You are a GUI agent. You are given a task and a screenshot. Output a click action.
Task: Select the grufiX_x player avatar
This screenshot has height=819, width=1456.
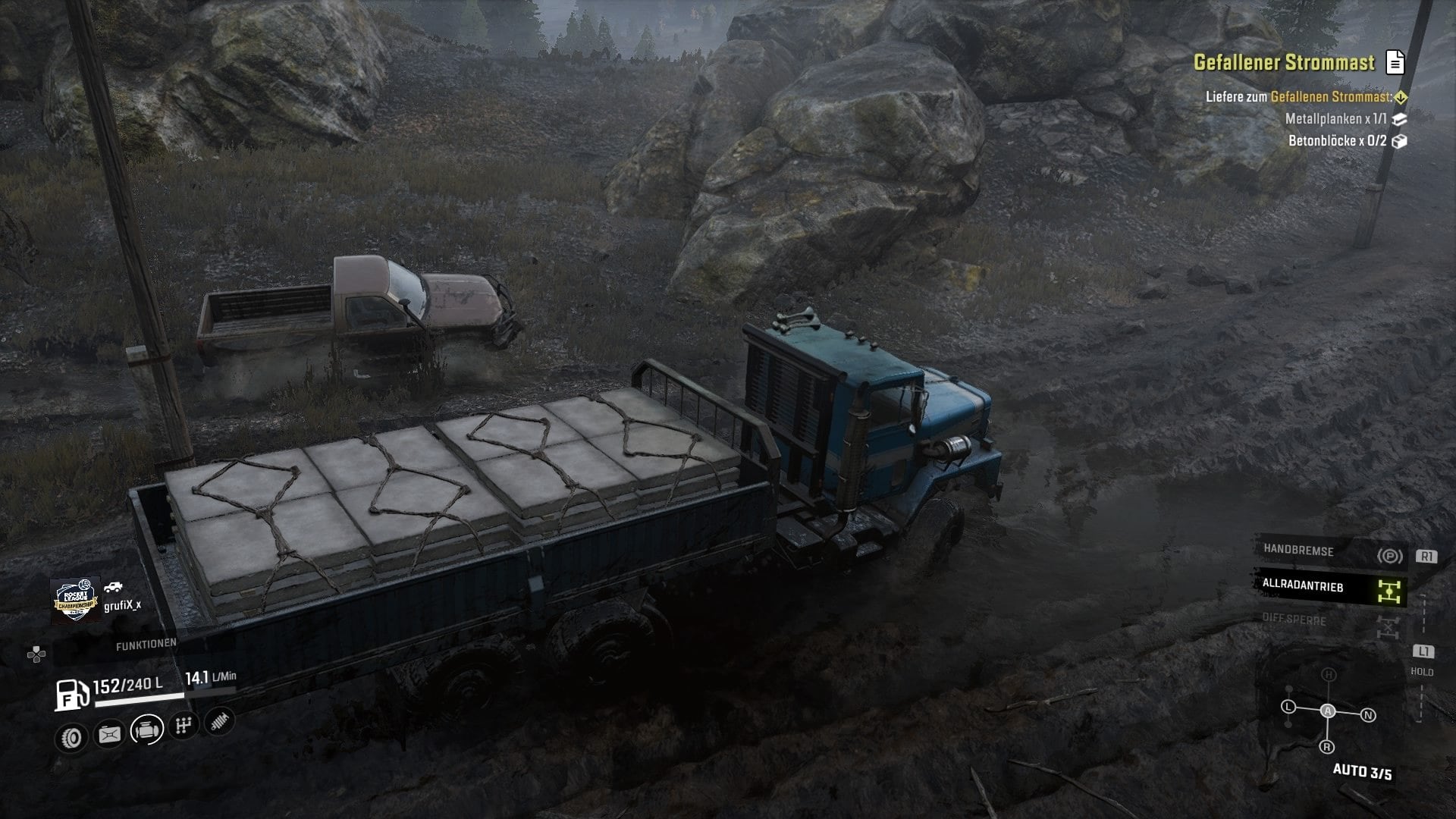pos(75,601)
